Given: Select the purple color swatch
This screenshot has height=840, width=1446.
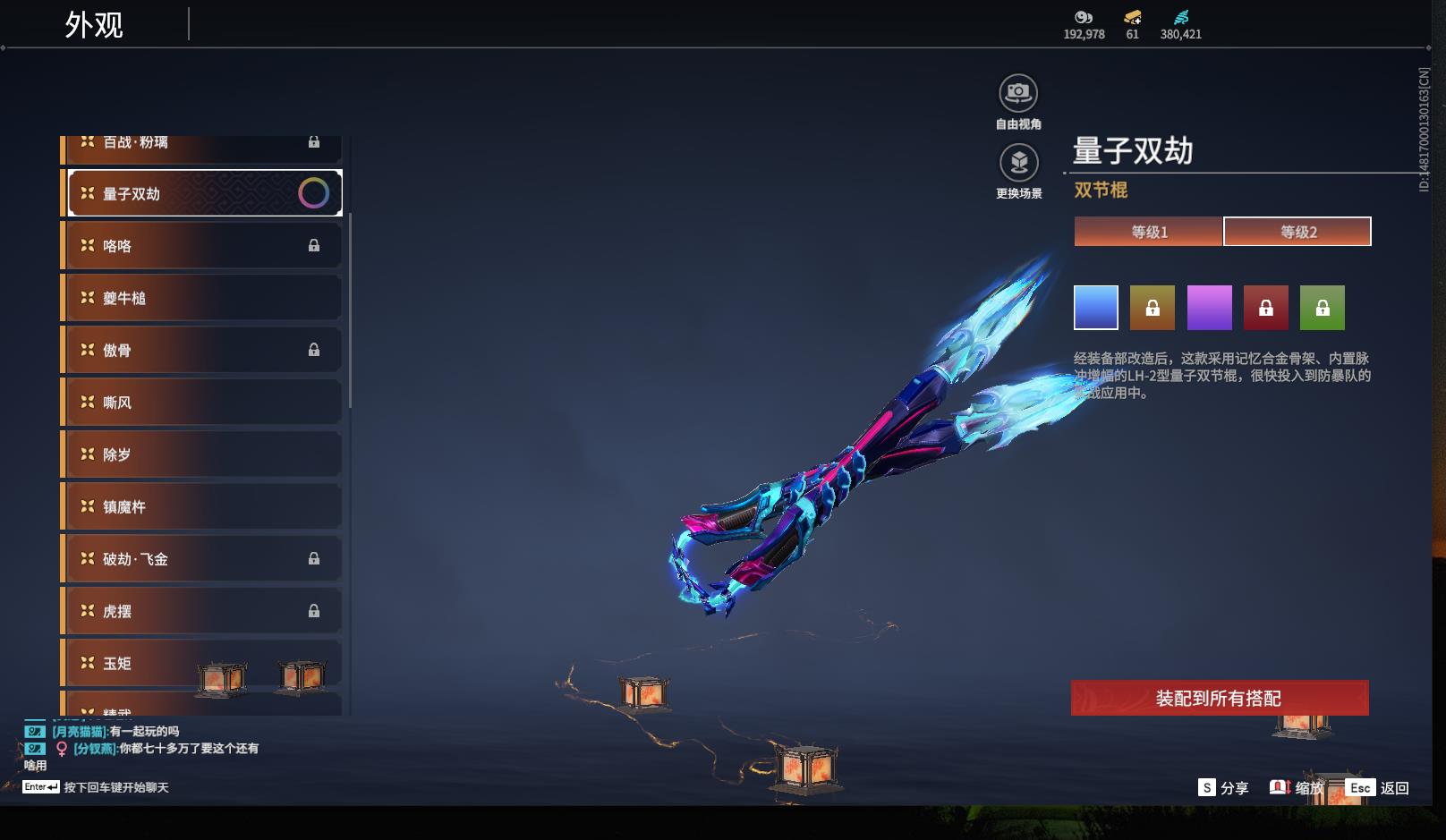Looking at the screenshot, I should (1209, 308).
